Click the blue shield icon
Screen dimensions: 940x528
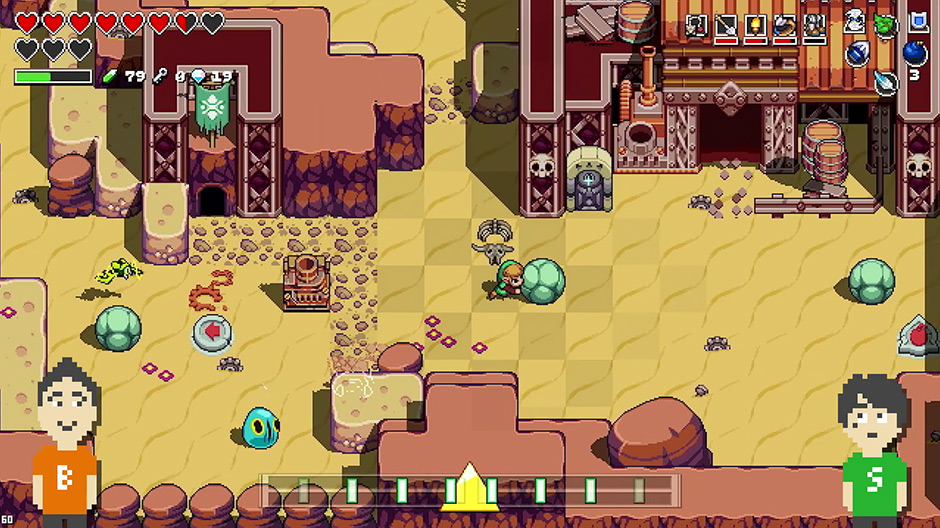pos(917,22)
